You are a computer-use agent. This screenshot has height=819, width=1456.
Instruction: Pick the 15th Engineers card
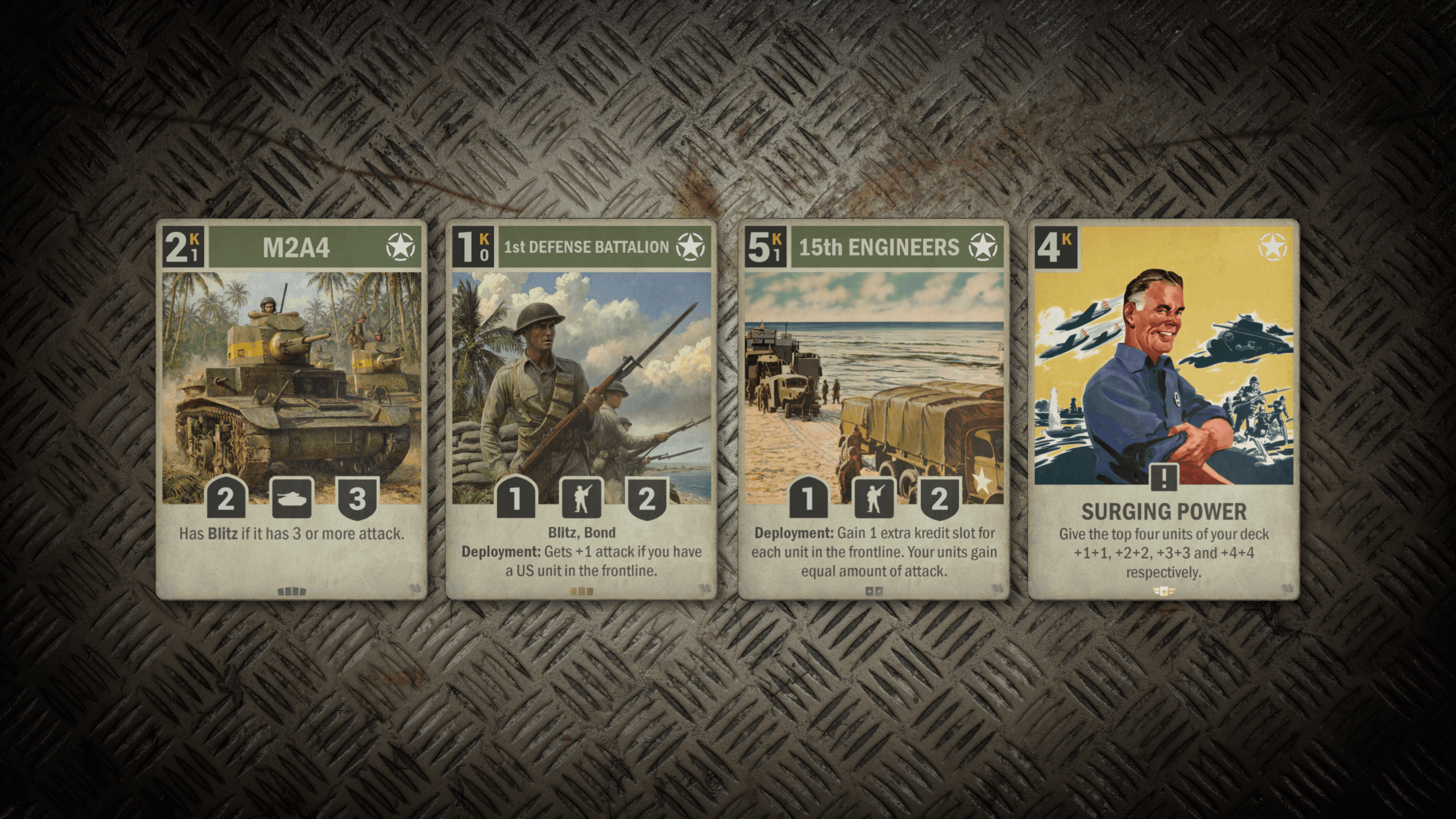[873, 409]
